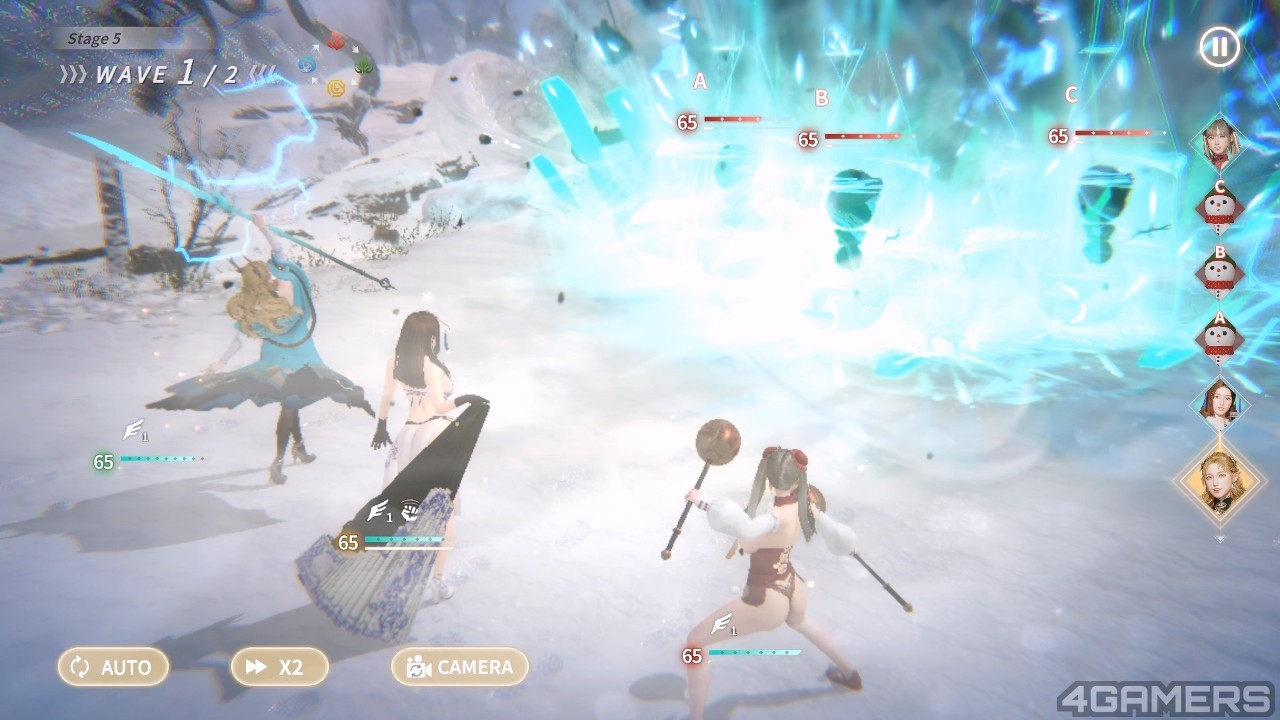
Task: Select the top brown-haired girl turn portrait
Action: click(1219, 144)
